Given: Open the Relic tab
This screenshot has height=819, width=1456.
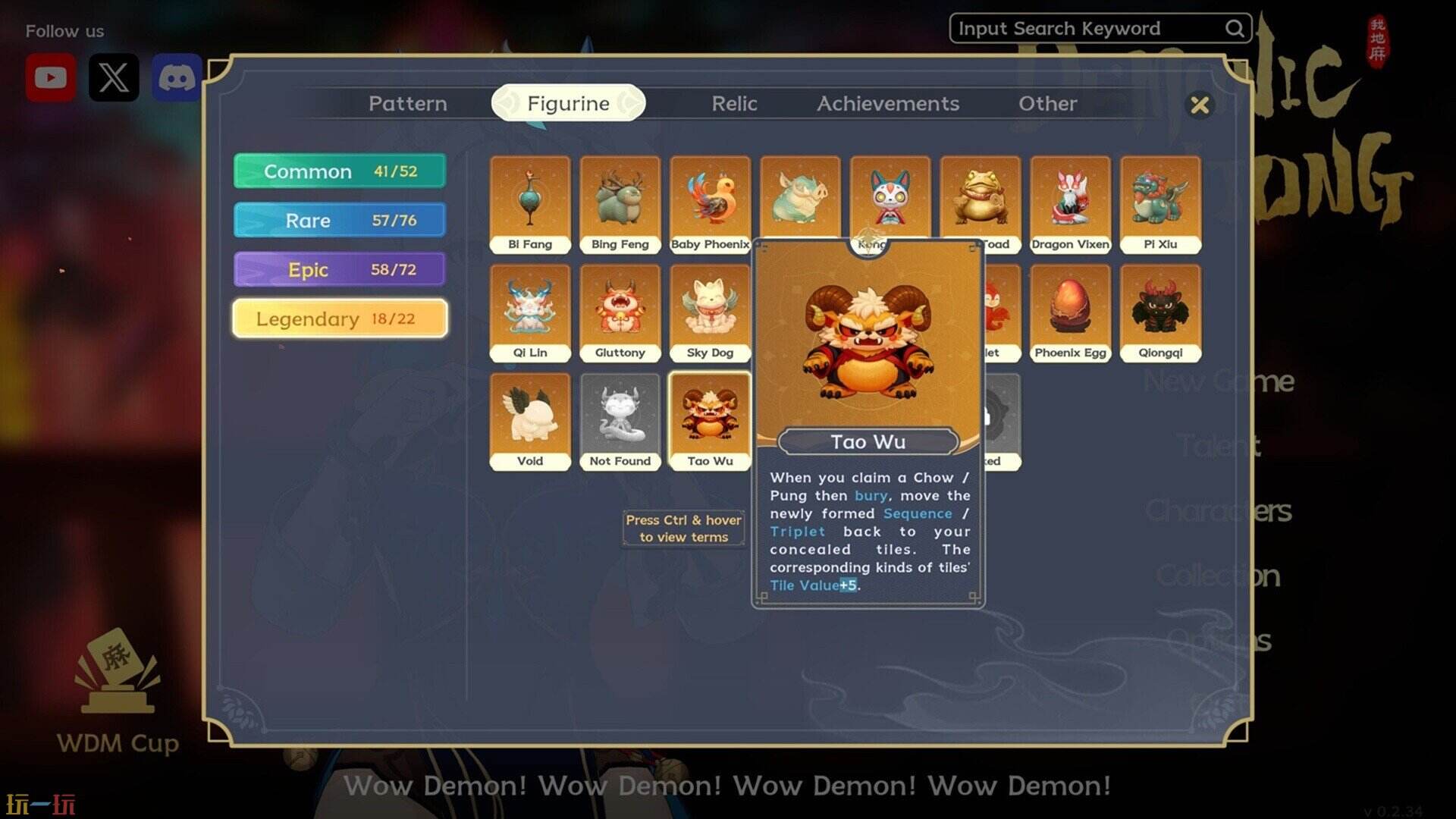Looking at the screenshot, I should (x=734, y=103).
